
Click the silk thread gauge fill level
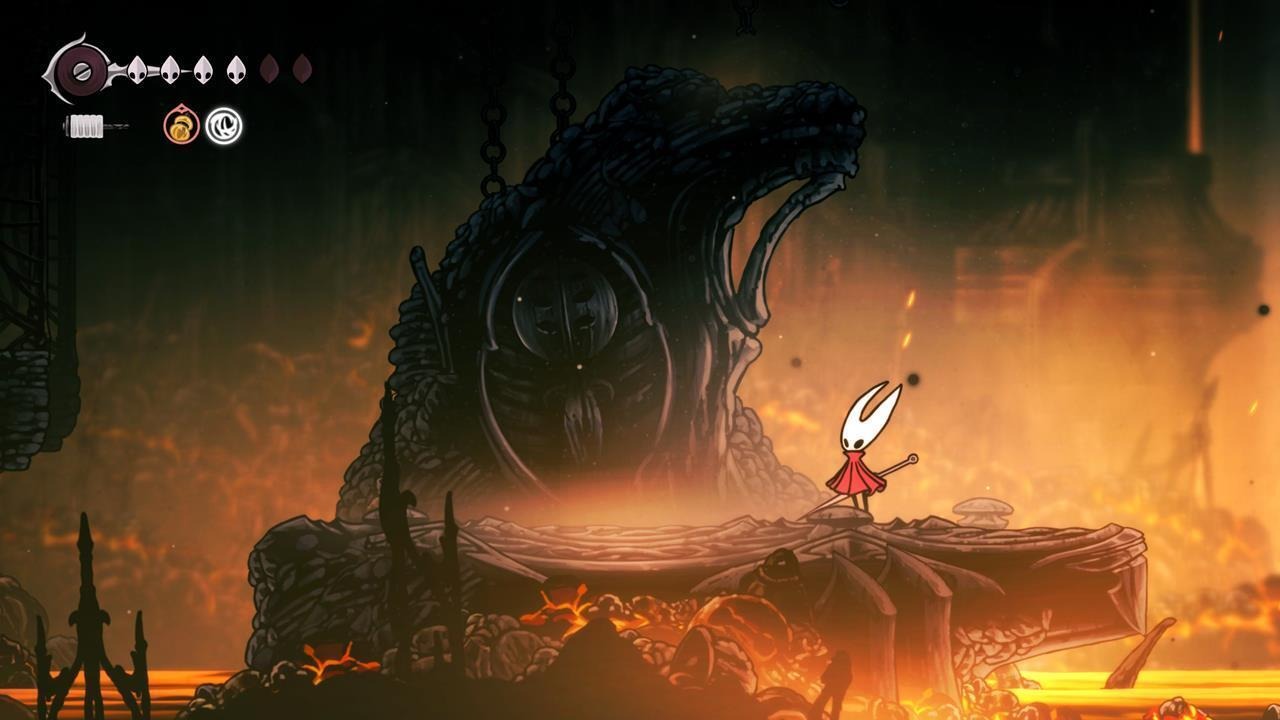[x=86, y=125]
